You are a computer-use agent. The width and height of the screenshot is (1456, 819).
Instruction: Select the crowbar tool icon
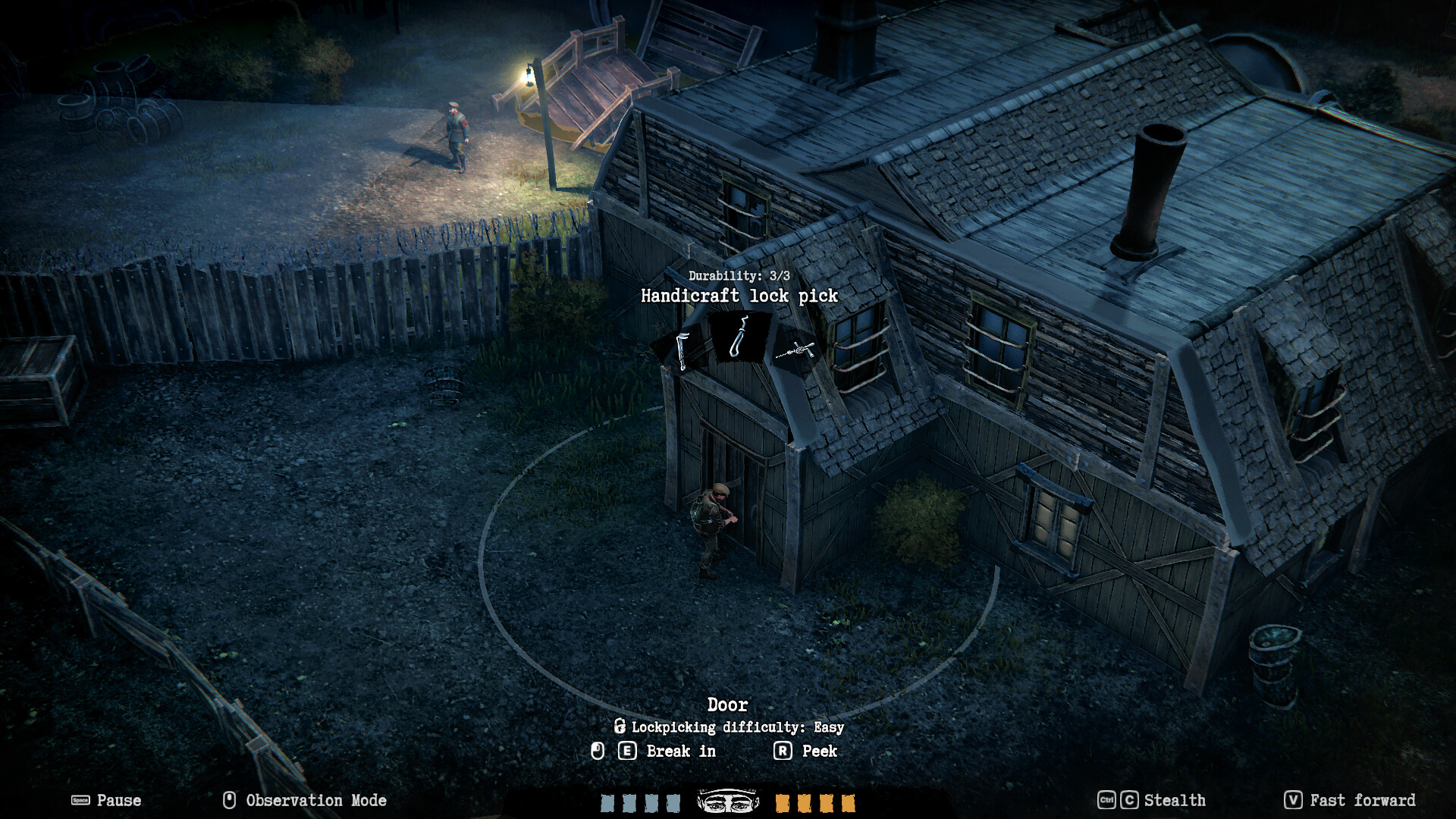pyautogui.click(x=681, y=350)
